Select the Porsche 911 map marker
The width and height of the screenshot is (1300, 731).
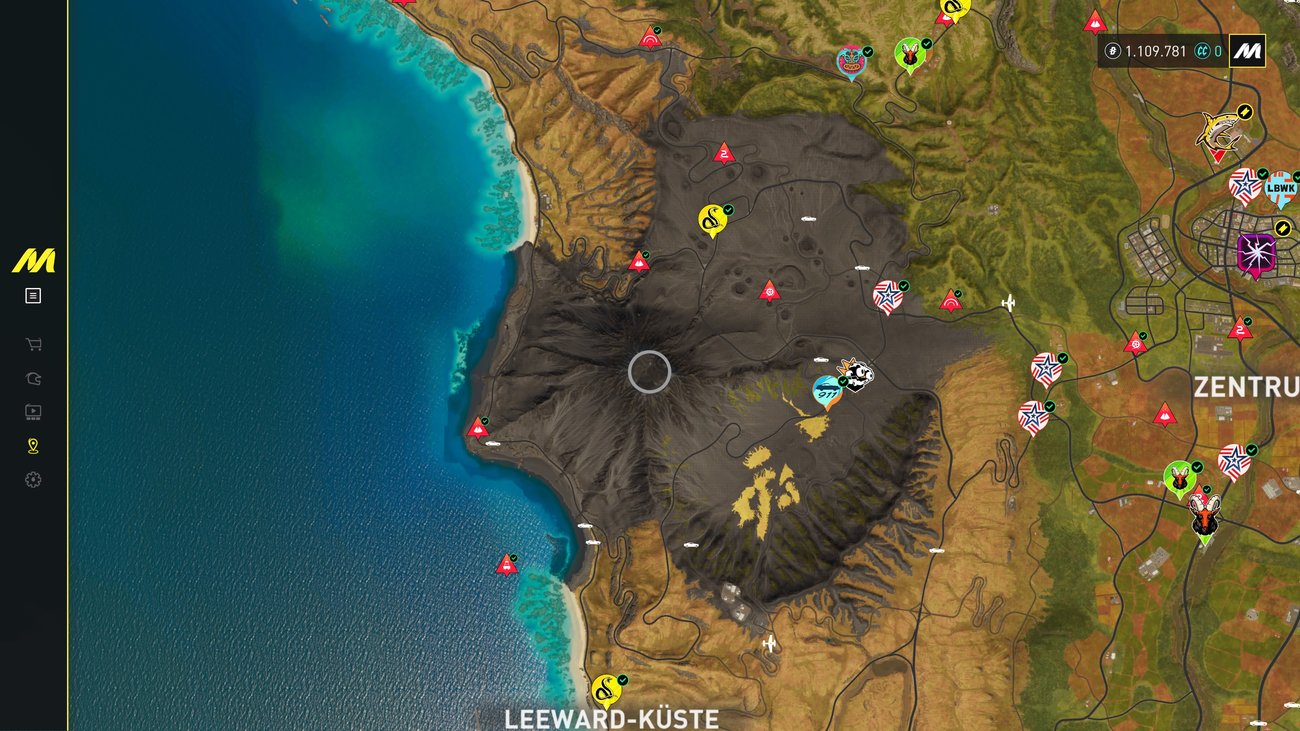point(826,391)
